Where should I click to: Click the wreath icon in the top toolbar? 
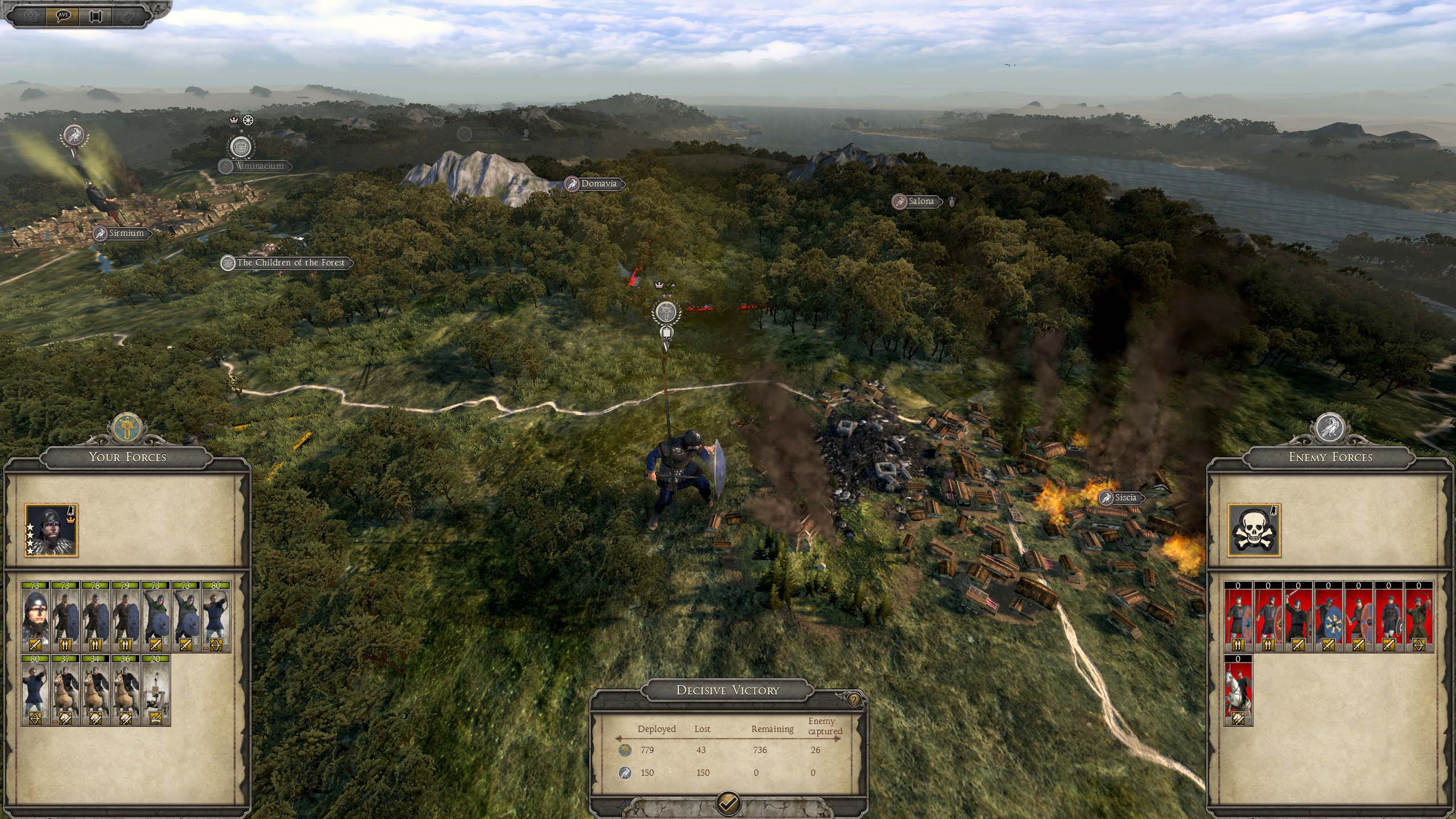click(x=30, y=15)
